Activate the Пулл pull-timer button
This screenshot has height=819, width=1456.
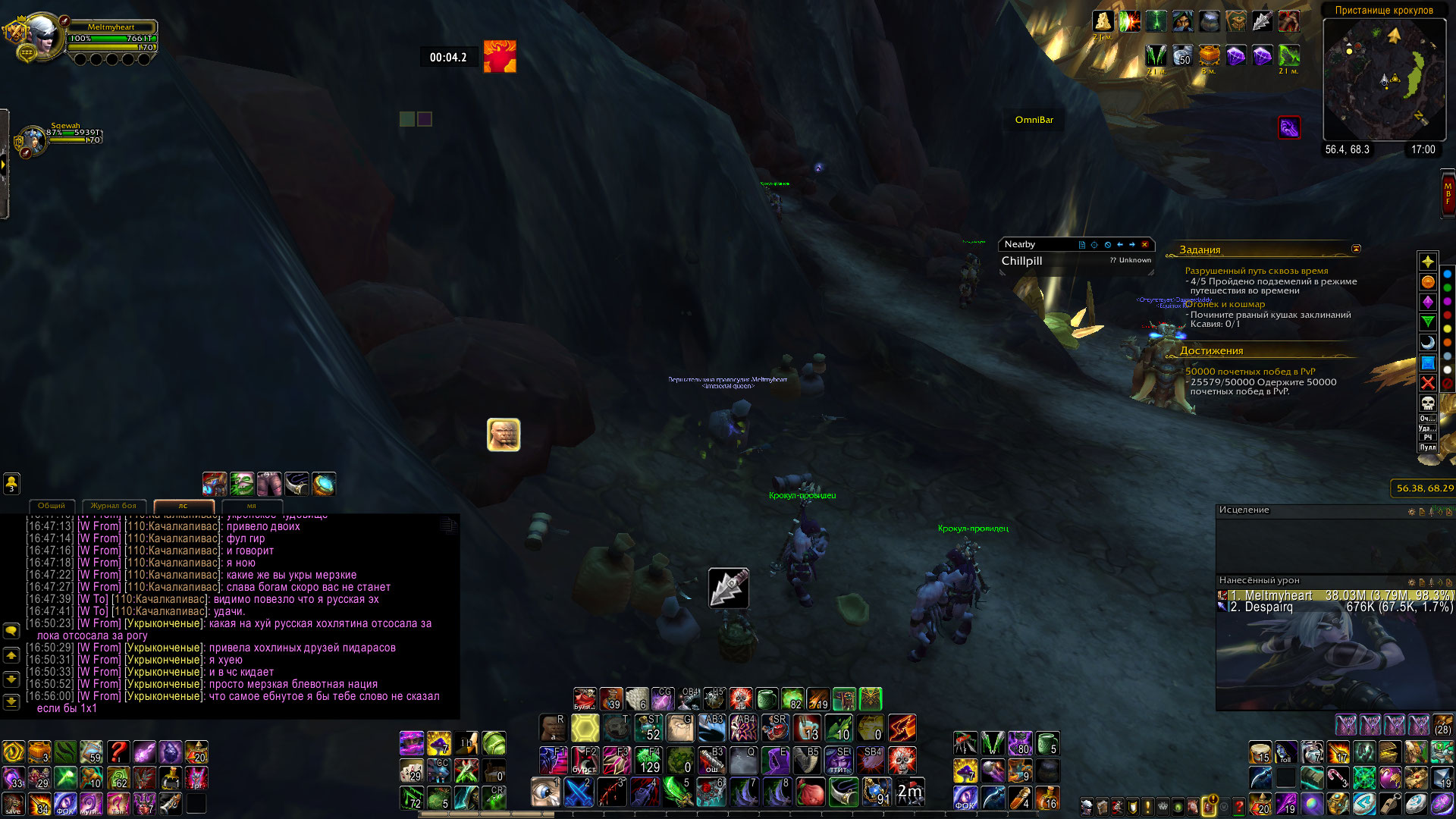[x=1428, y=447]
